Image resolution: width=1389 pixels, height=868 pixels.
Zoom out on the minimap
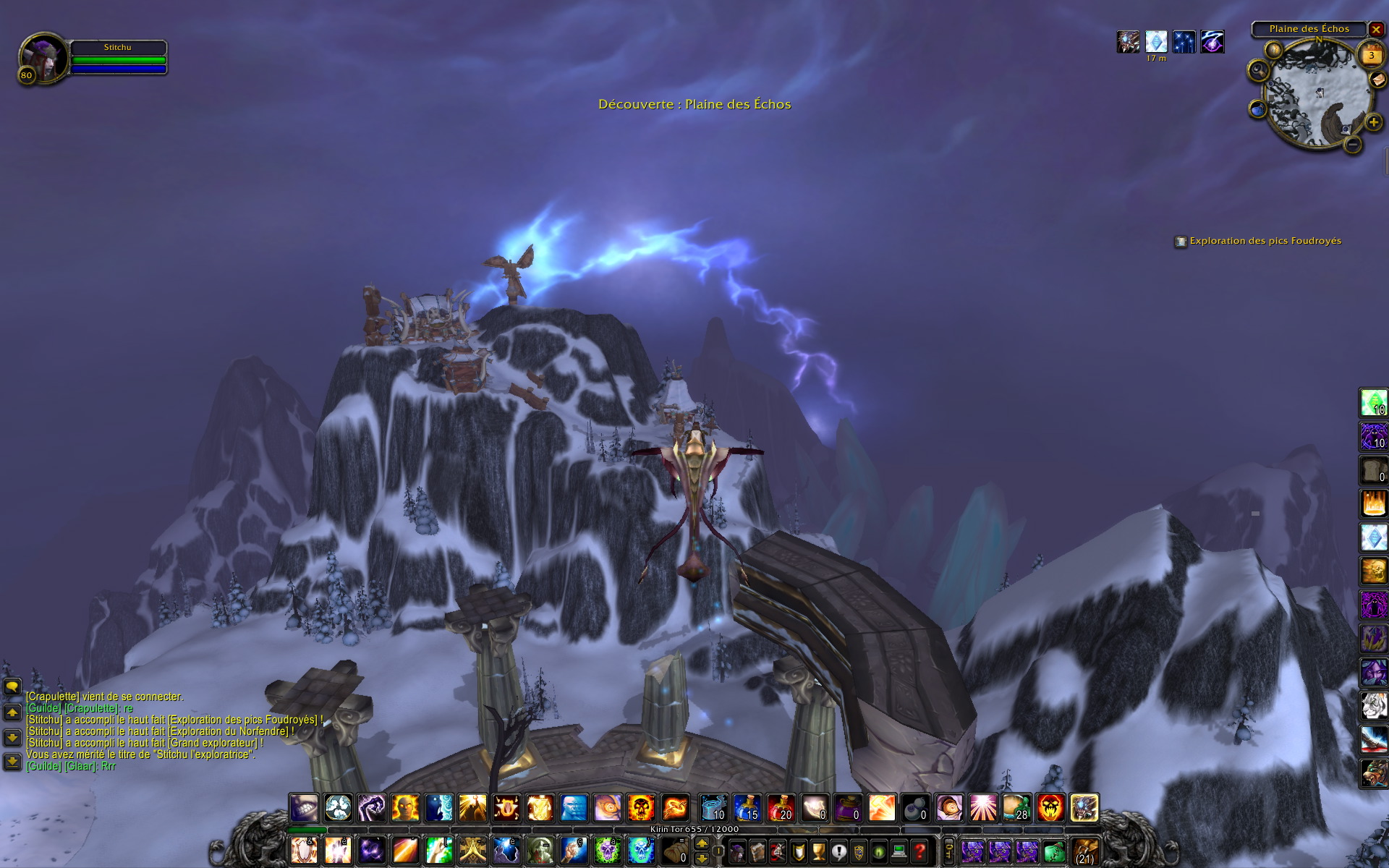tap(1353, 144)
